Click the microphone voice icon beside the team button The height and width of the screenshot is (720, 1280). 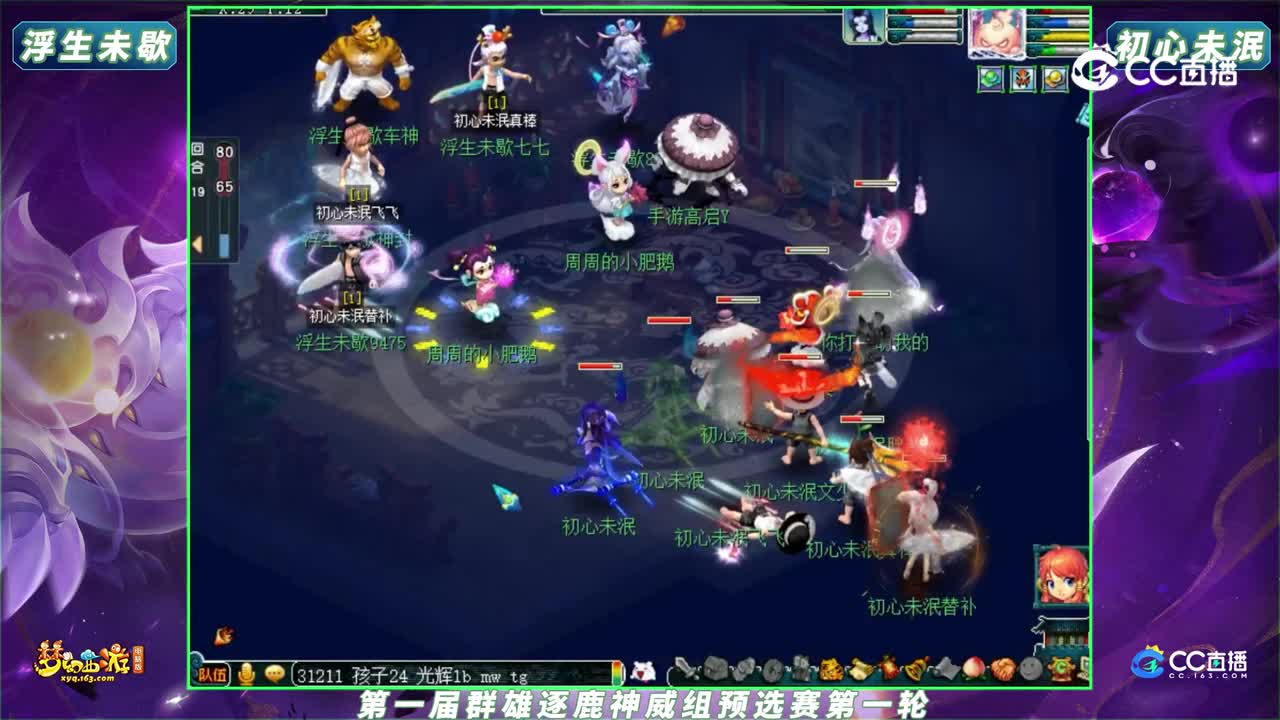(246, 673)
